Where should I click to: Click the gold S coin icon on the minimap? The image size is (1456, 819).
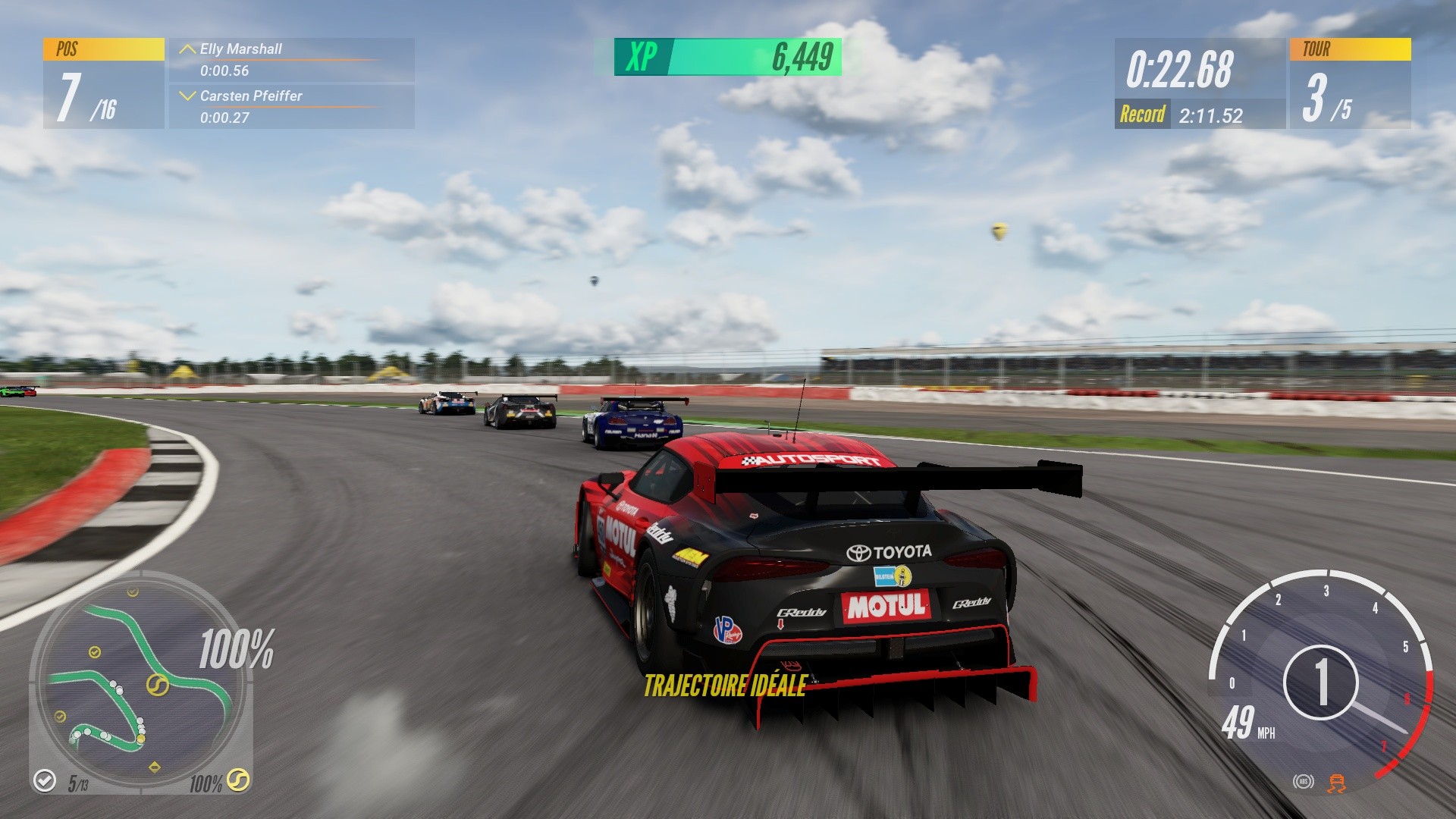(157, 685)
